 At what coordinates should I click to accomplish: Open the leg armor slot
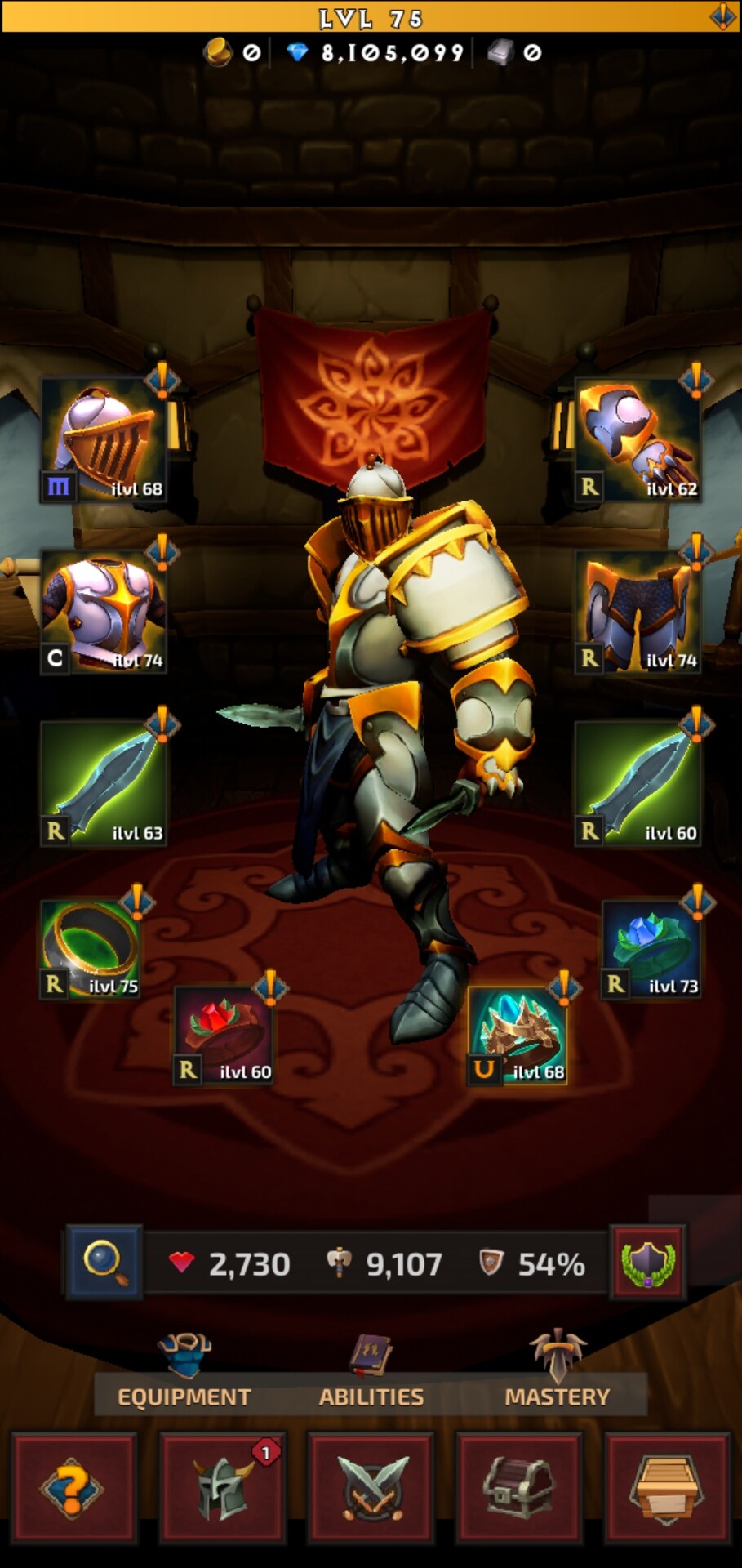[638, 612]
